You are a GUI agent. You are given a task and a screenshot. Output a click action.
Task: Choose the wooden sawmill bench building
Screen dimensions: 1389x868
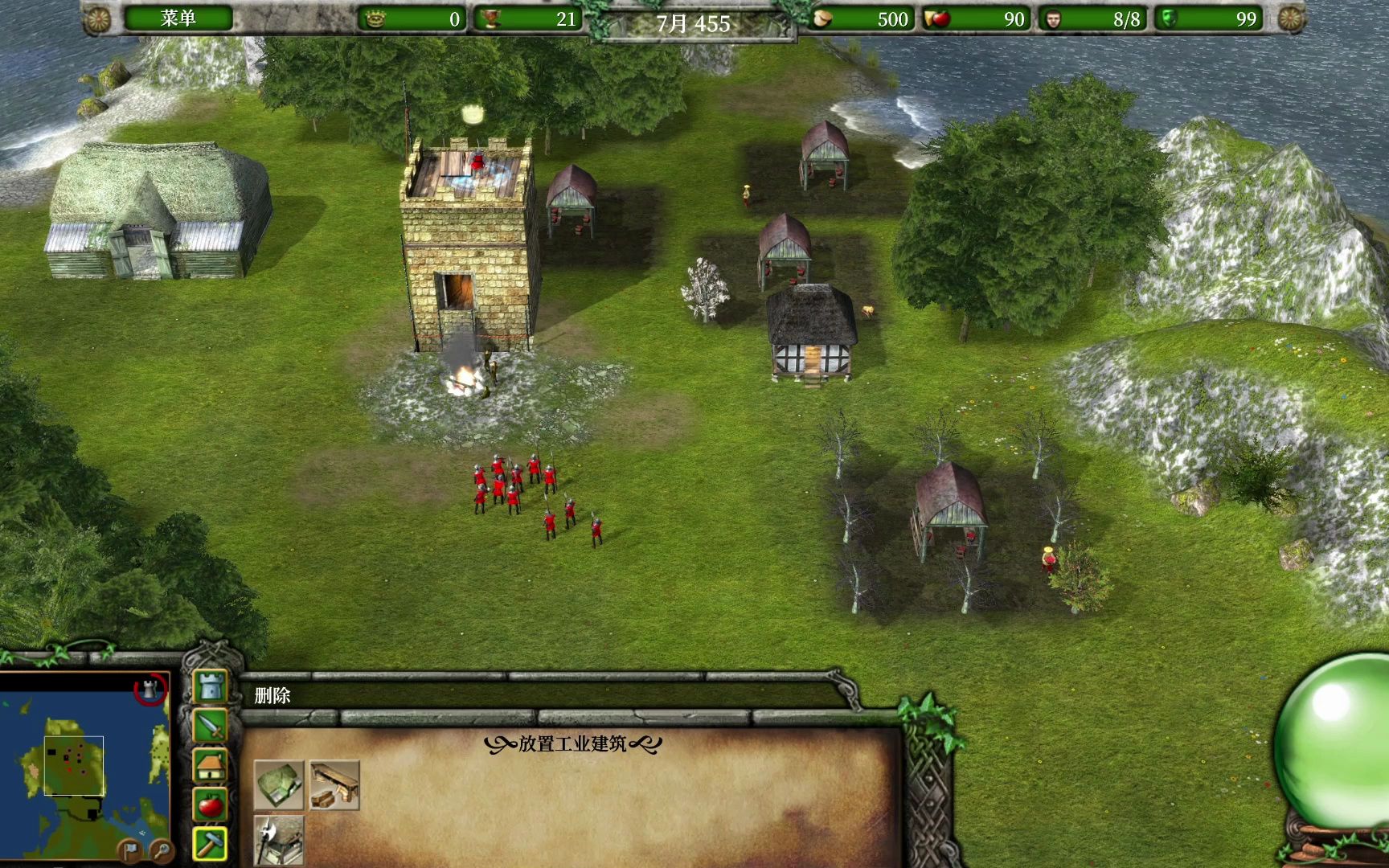tap(334, 784)
